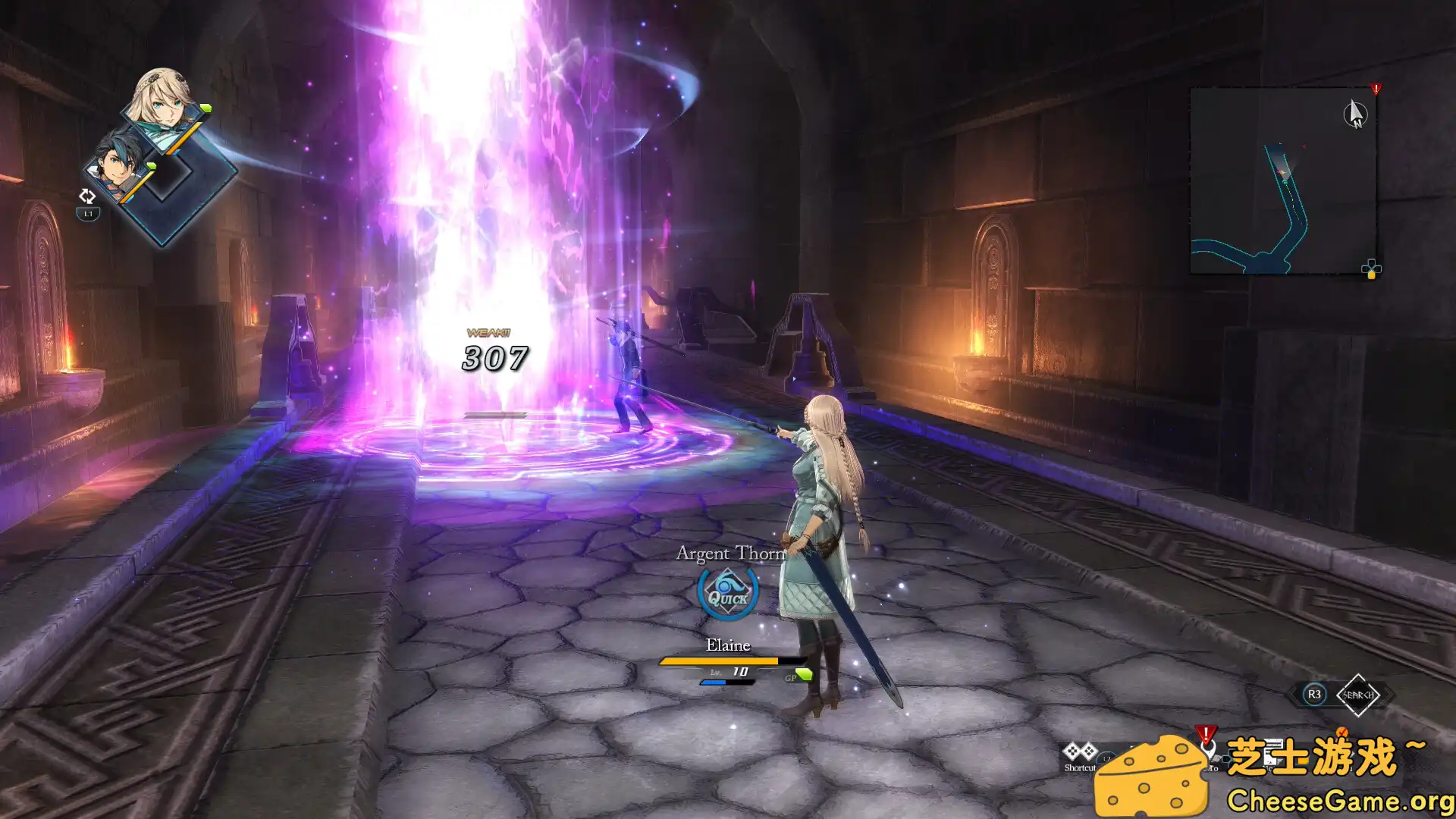1456x819 pixels.
Task: Open the Argent Thorn skill label
Action: point(730,554)
